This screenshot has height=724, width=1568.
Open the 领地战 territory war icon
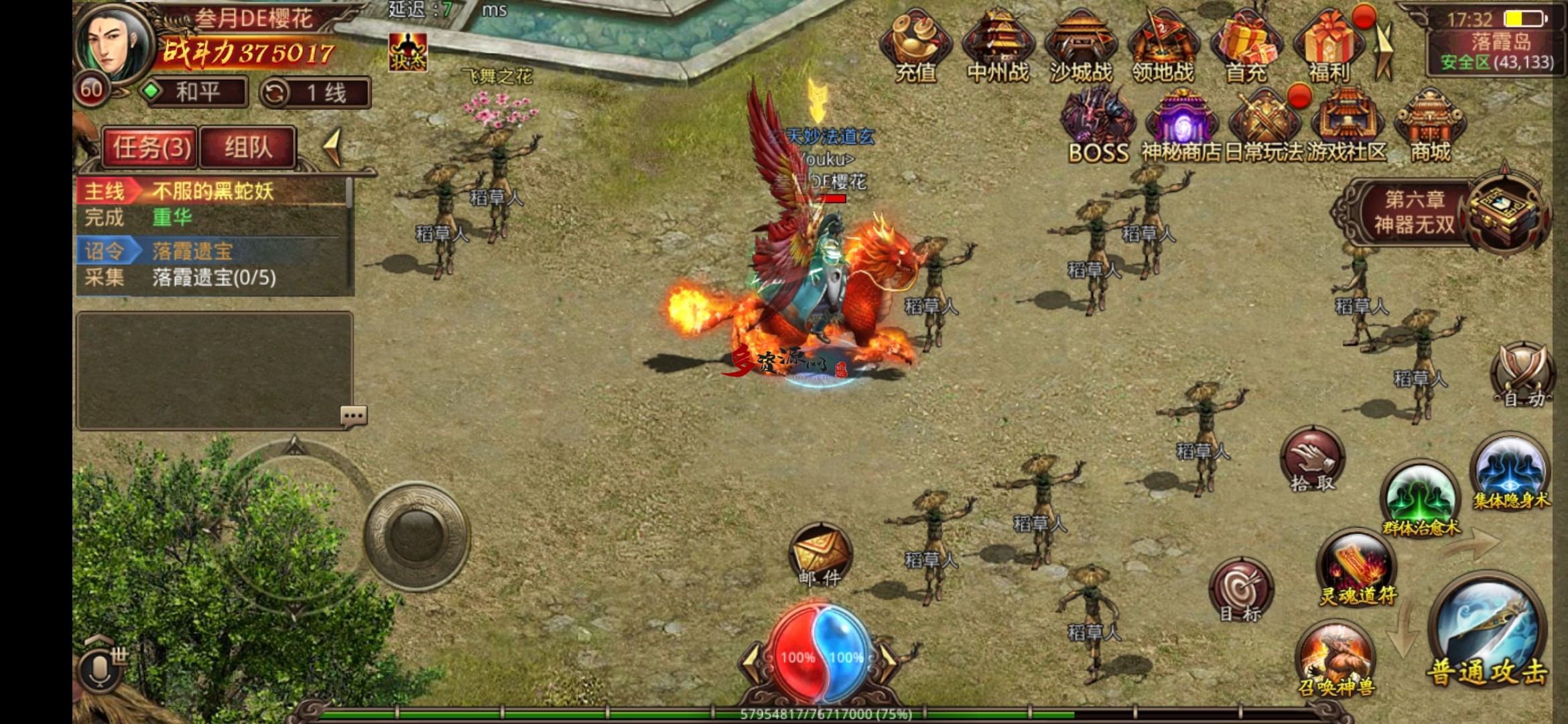point(1163,47)
